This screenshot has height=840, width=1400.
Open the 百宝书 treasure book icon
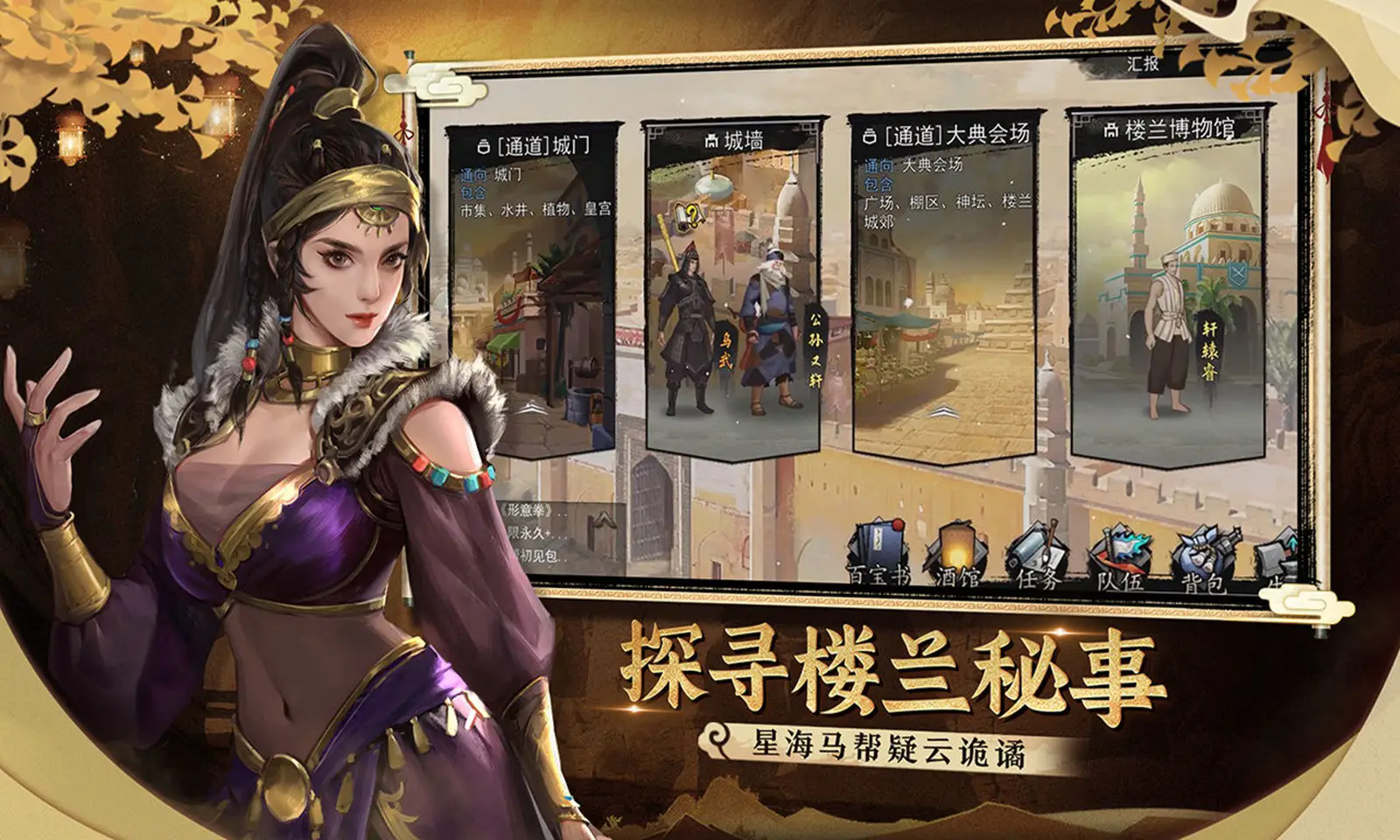(878, 547)
